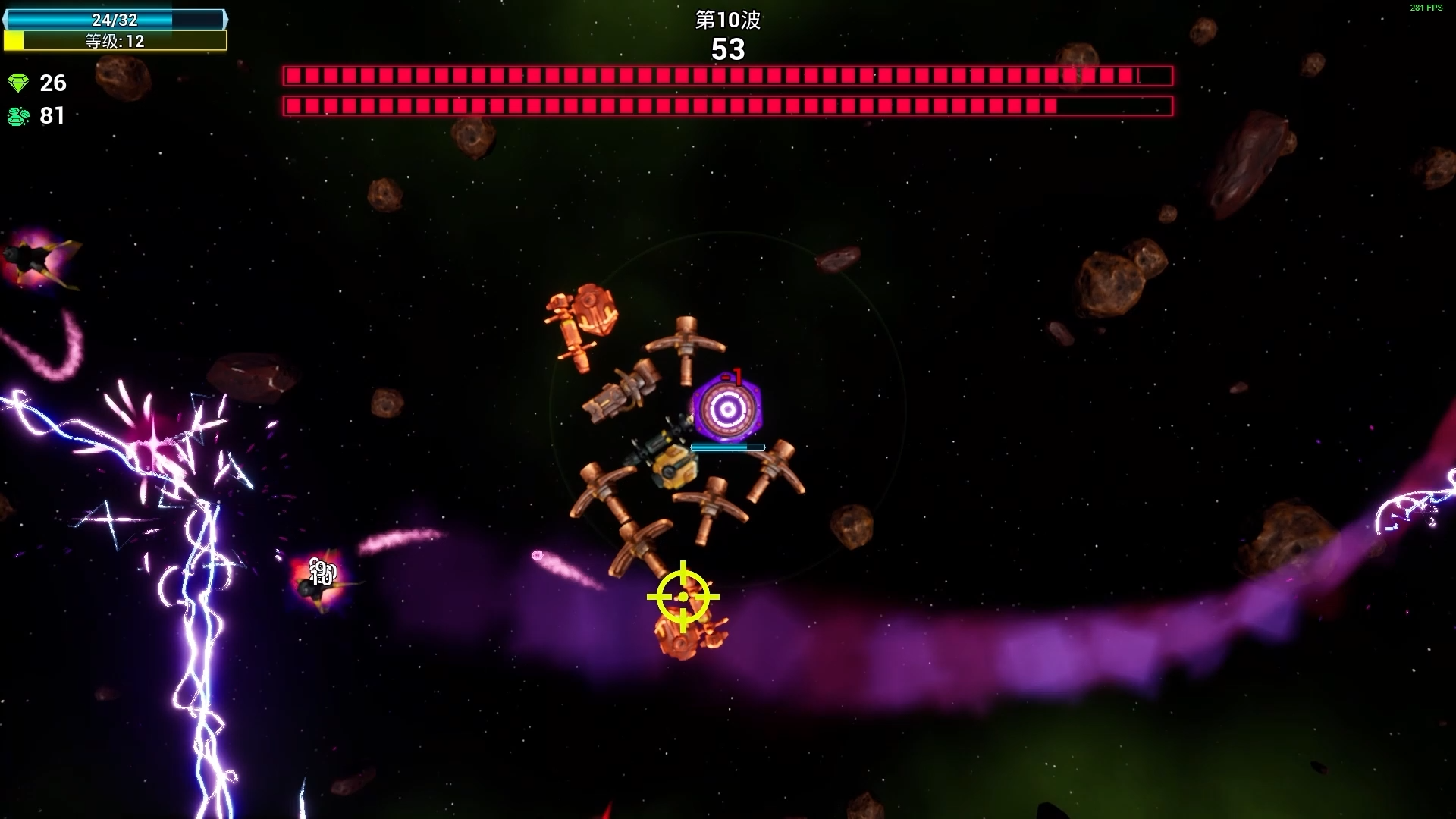This screenshot has width=1456, height=819.
Task: Click the yellow experience block on the level bar
Action: pyautogui.click(x=12, y=42)
